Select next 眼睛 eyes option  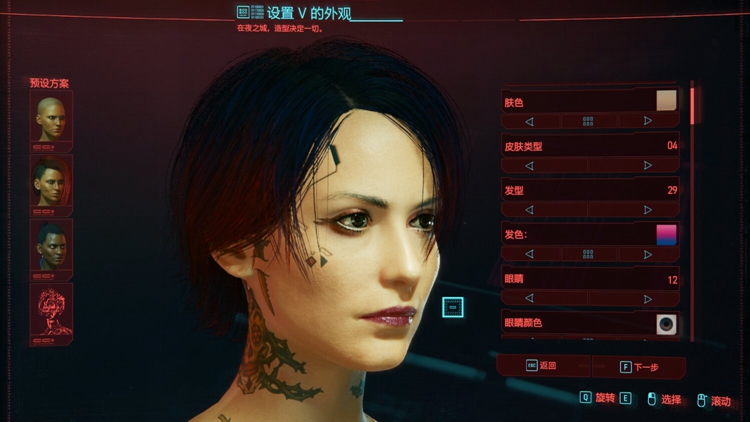(x=648, y=298)
